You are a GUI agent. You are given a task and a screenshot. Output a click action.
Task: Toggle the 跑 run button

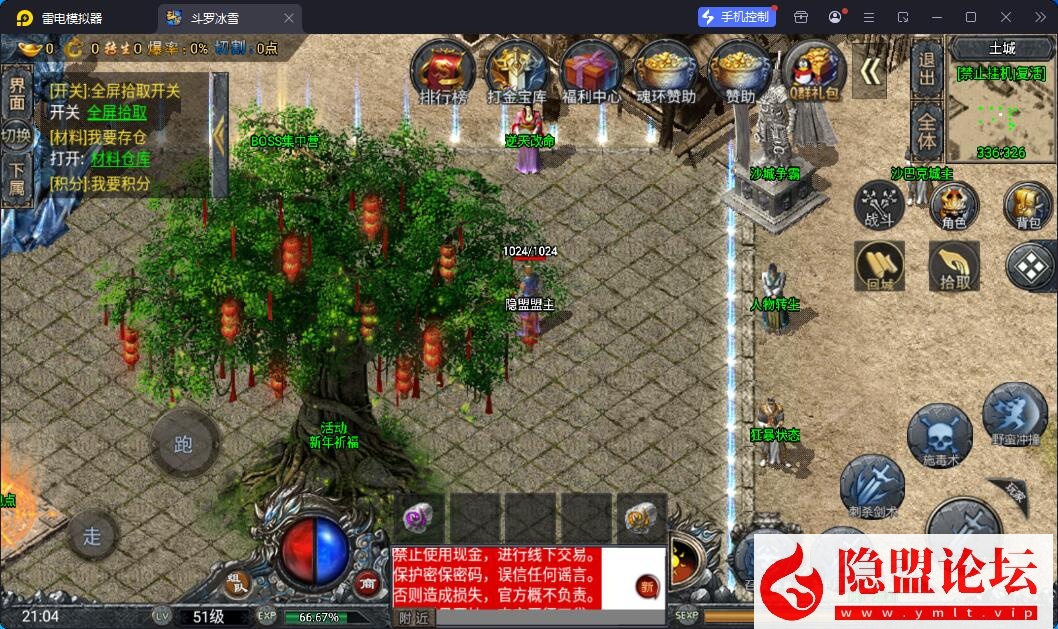click(x=184, y=444)
